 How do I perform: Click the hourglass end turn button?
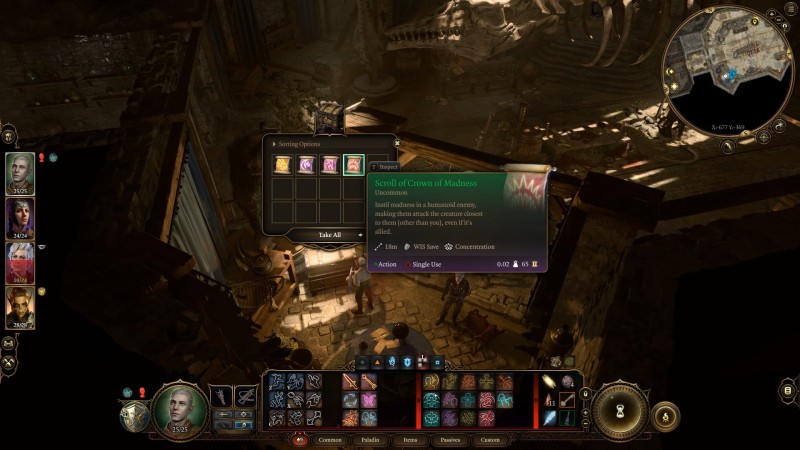[x=622, y=410]
